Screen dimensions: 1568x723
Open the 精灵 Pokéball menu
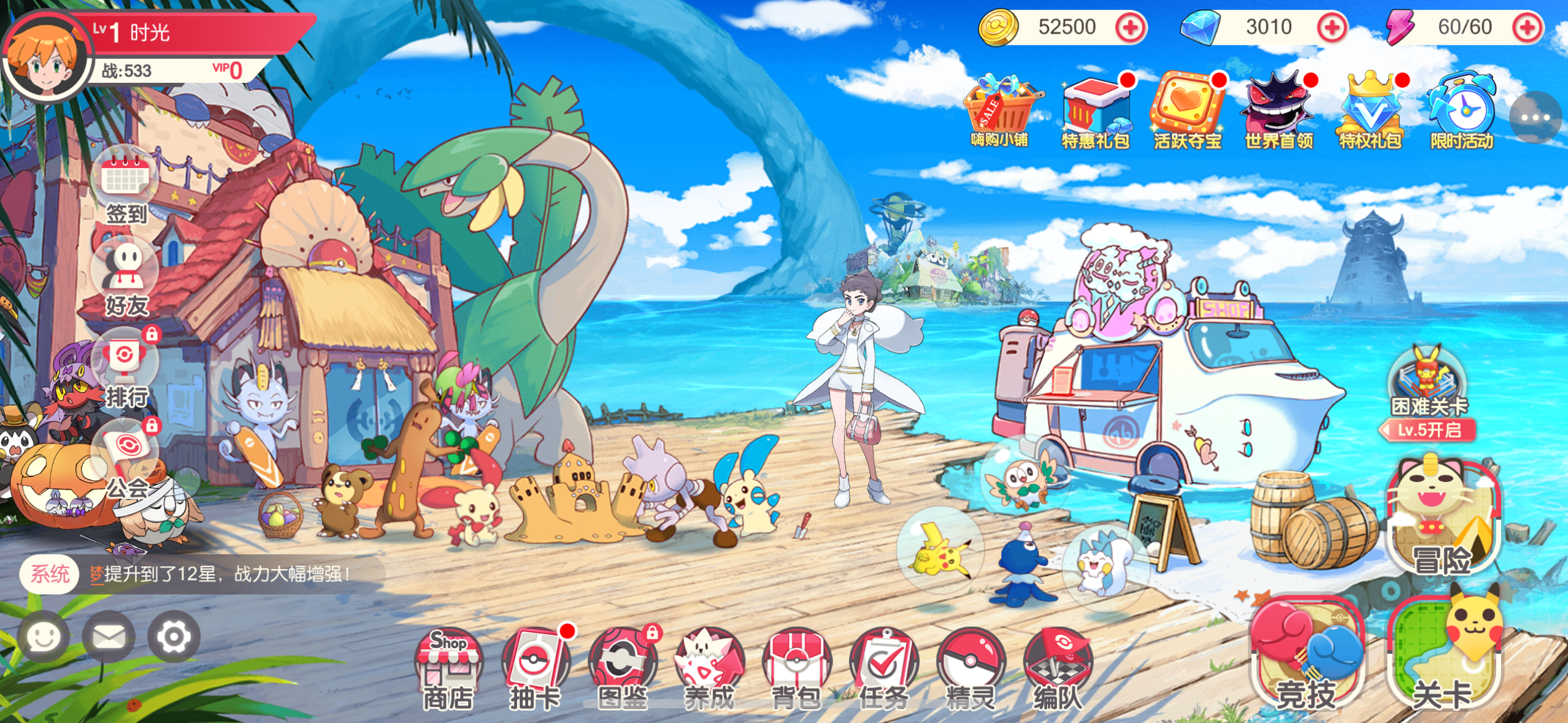(x=970, y=668)
